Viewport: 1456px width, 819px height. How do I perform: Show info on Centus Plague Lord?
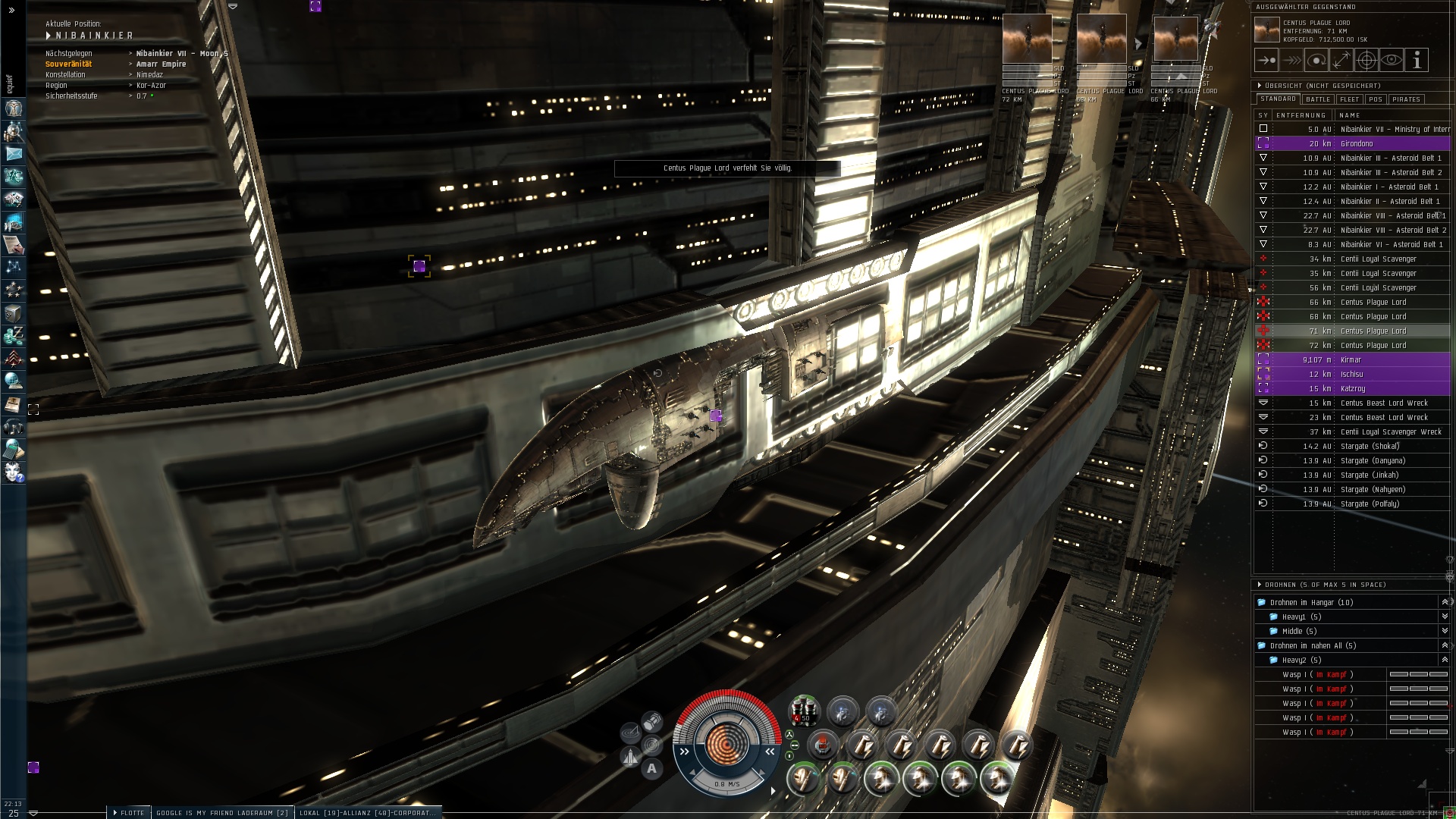click(x=1417, y=60)
